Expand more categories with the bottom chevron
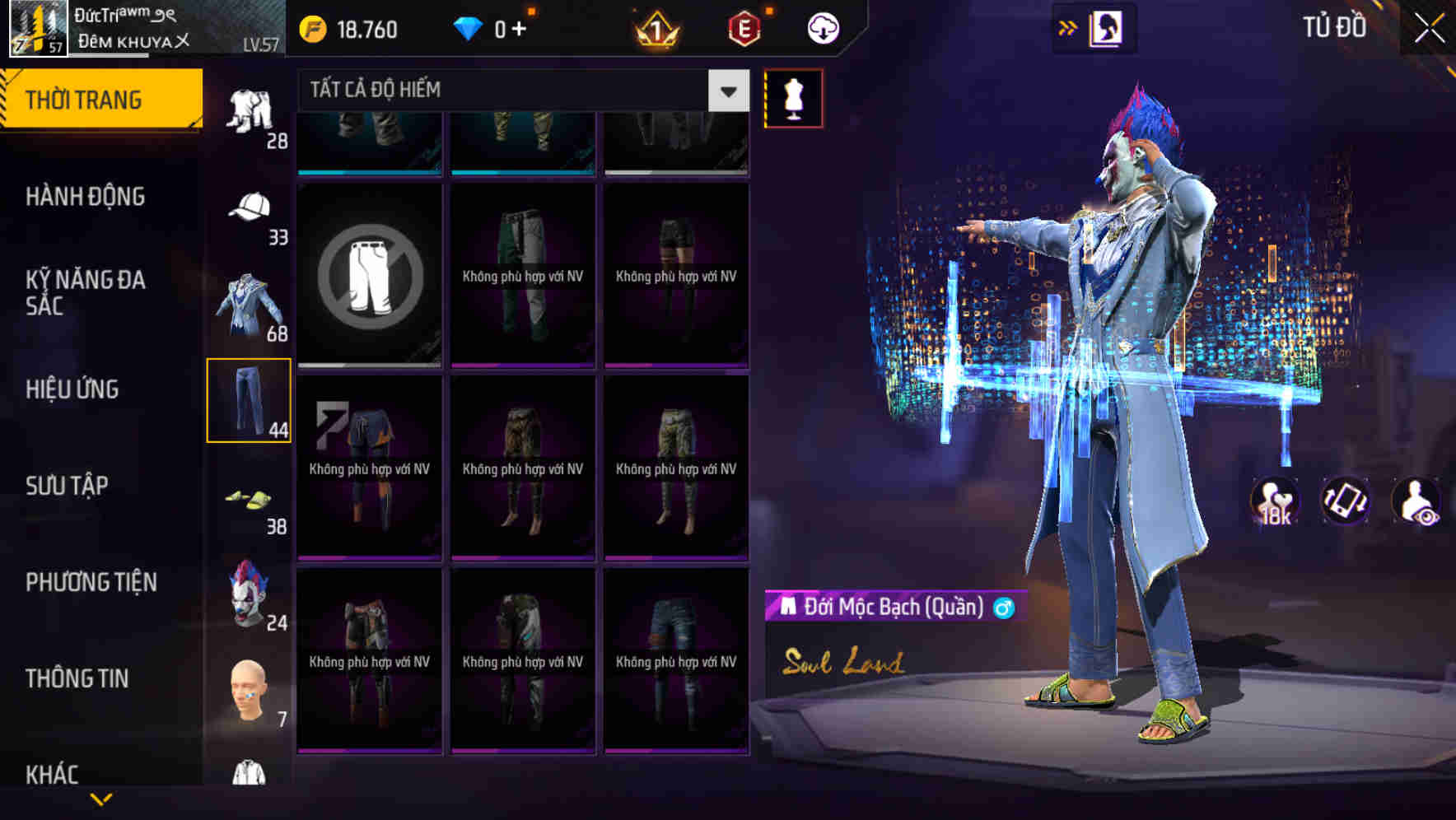This screenshot has width=1456, height=820. 101,800
